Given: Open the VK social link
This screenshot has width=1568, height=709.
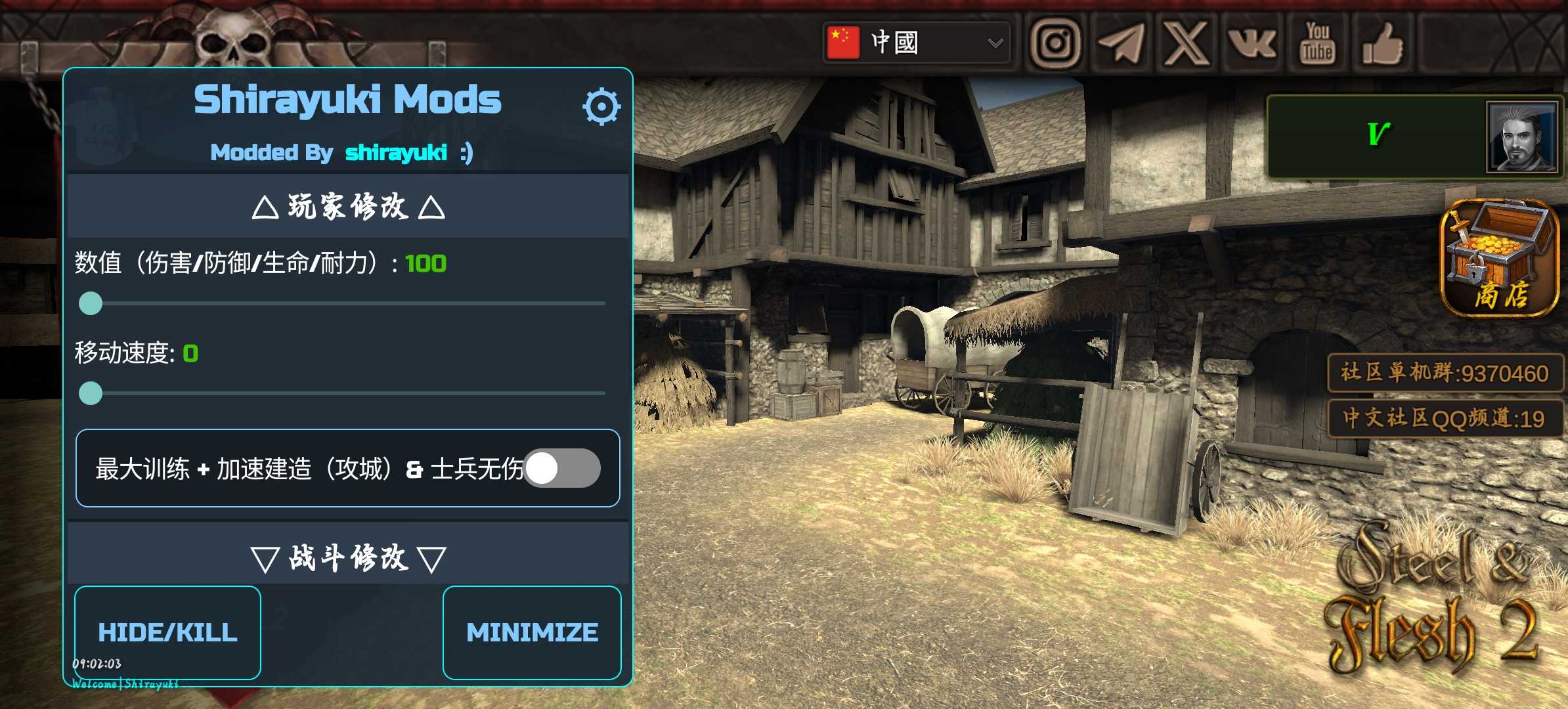Looking at the screenshot, I should click(x=1252, y=43).
